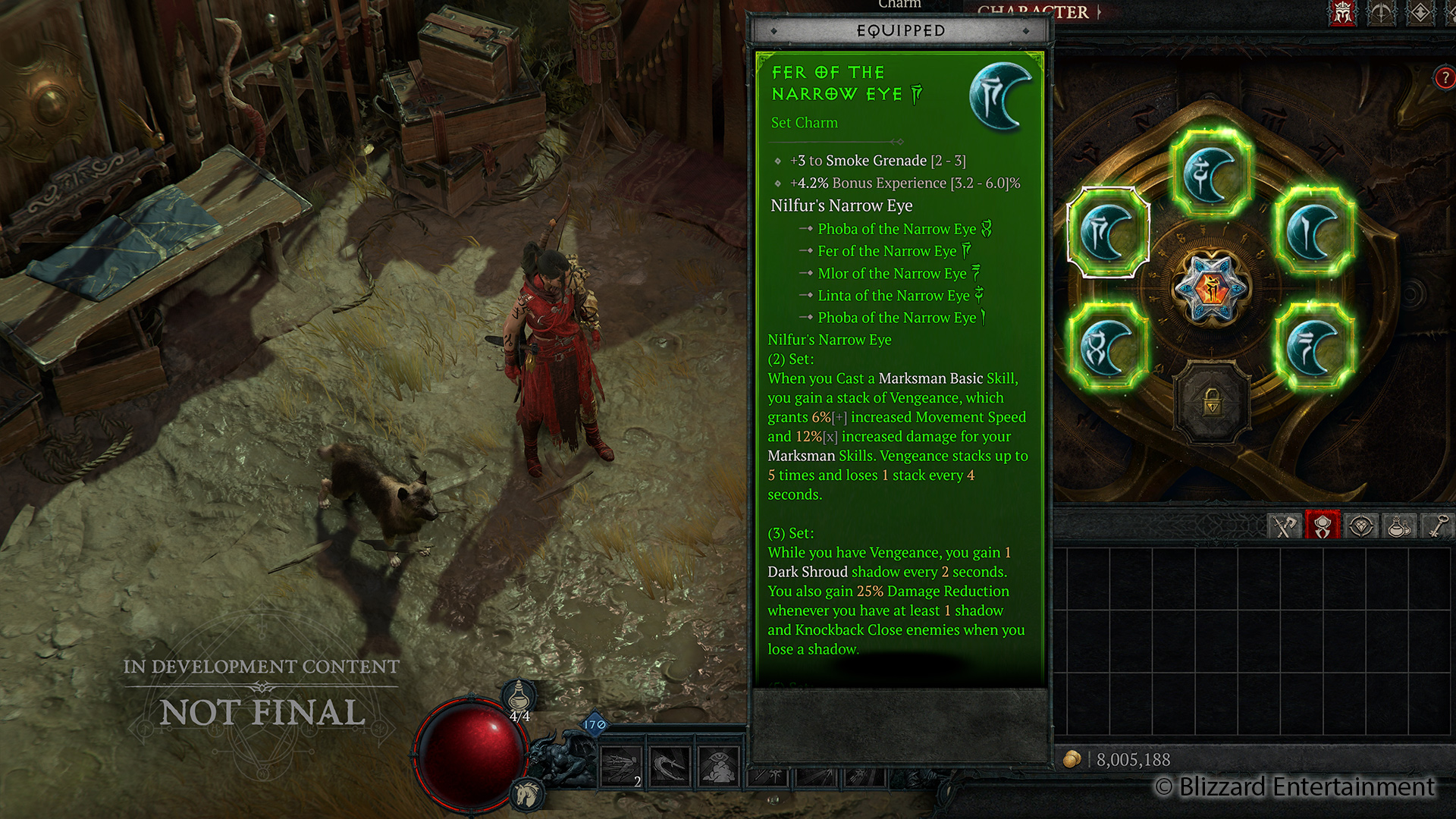Switch to the red helmet character tab
The height and width of the screenshot is (819, 1456).
1343,13
